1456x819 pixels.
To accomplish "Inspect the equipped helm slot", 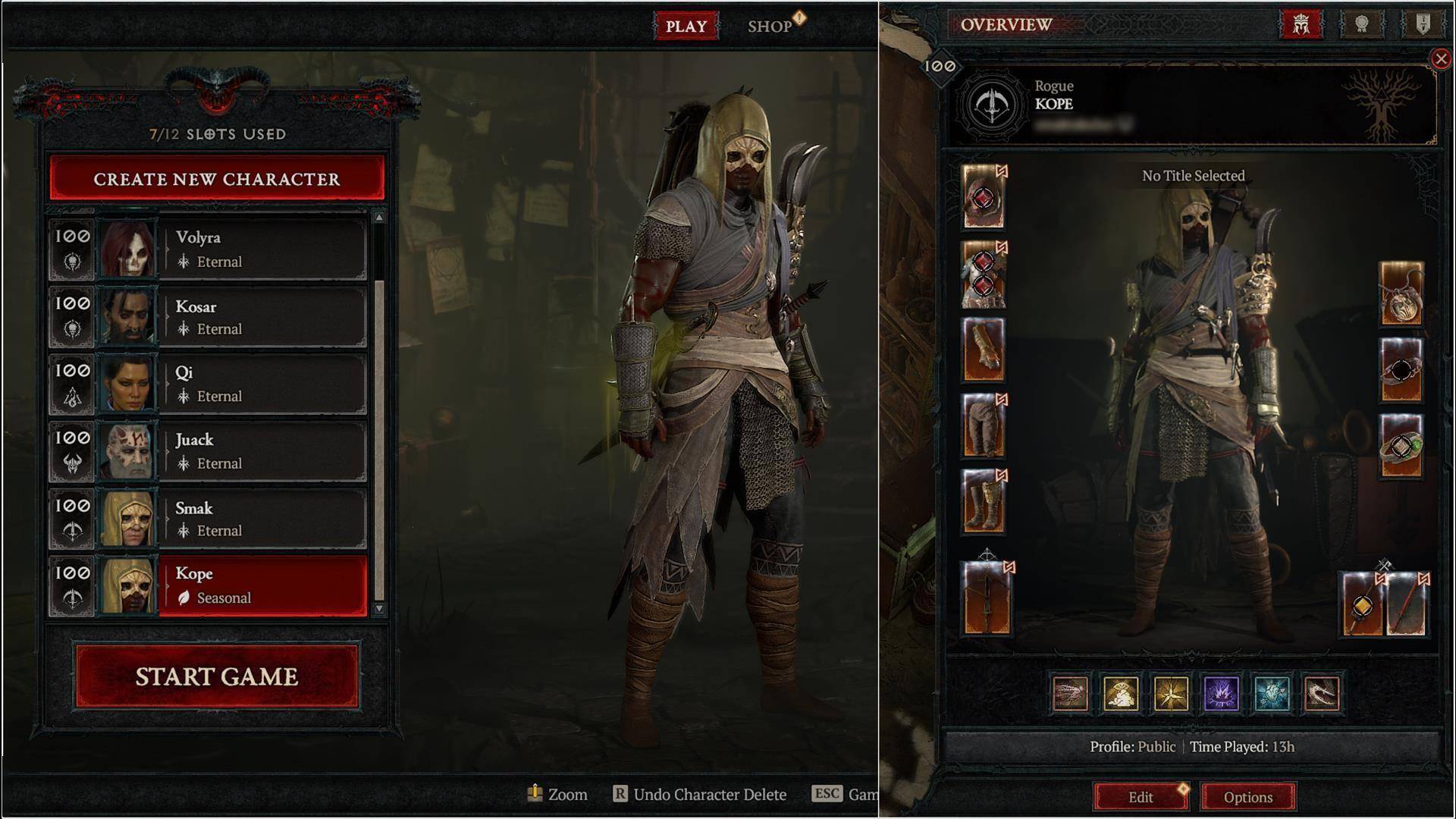I will (x=984, y=197).
